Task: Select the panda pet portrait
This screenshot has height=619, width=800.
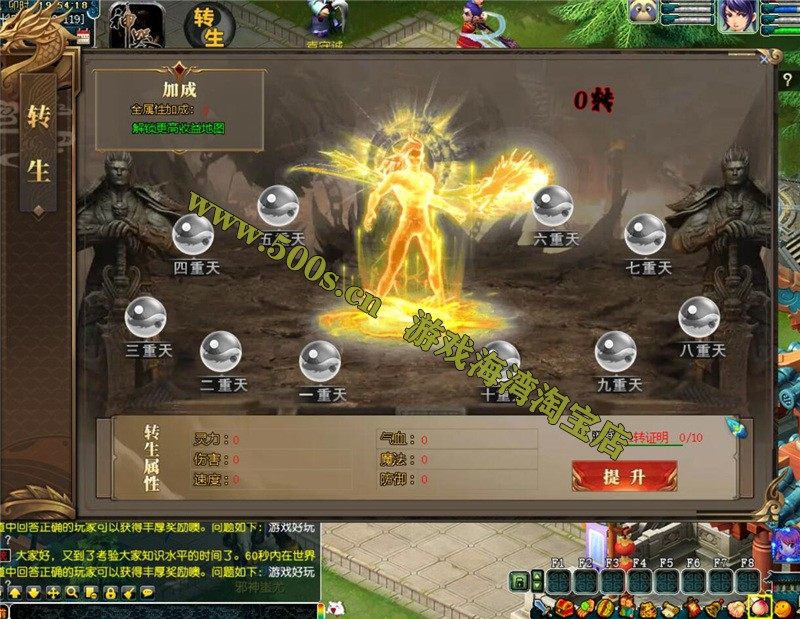Action: tap(642, 12)
